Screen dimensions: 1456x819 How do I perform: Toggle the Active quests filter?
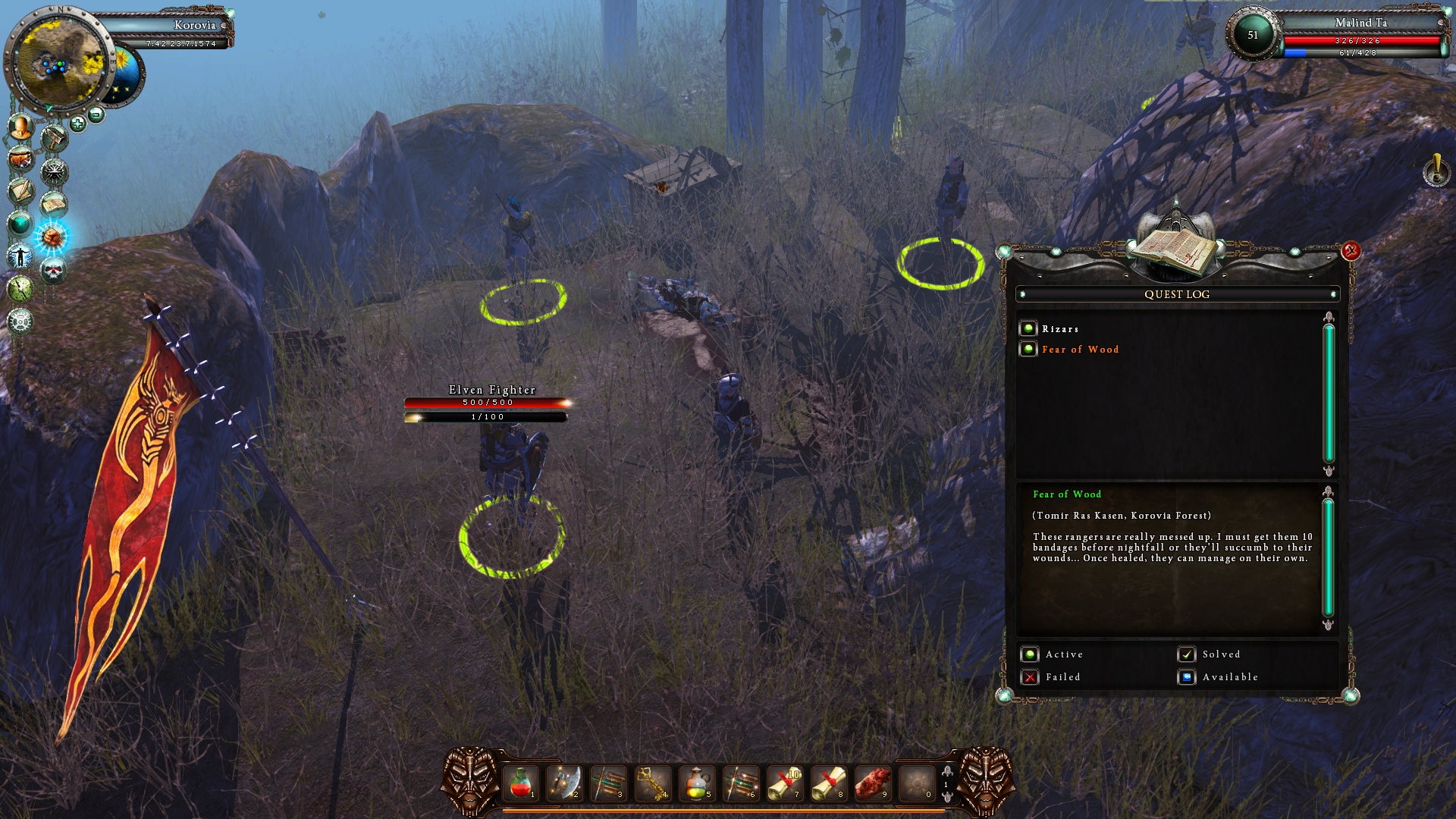click(x=1029, y=654)
